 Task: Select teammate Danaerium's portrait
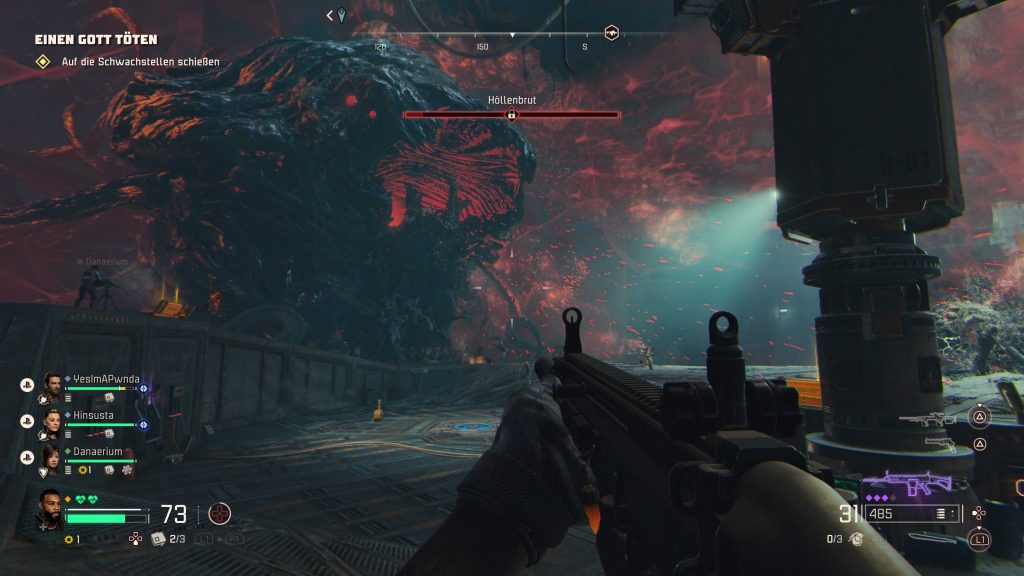(x=53, y=458)
